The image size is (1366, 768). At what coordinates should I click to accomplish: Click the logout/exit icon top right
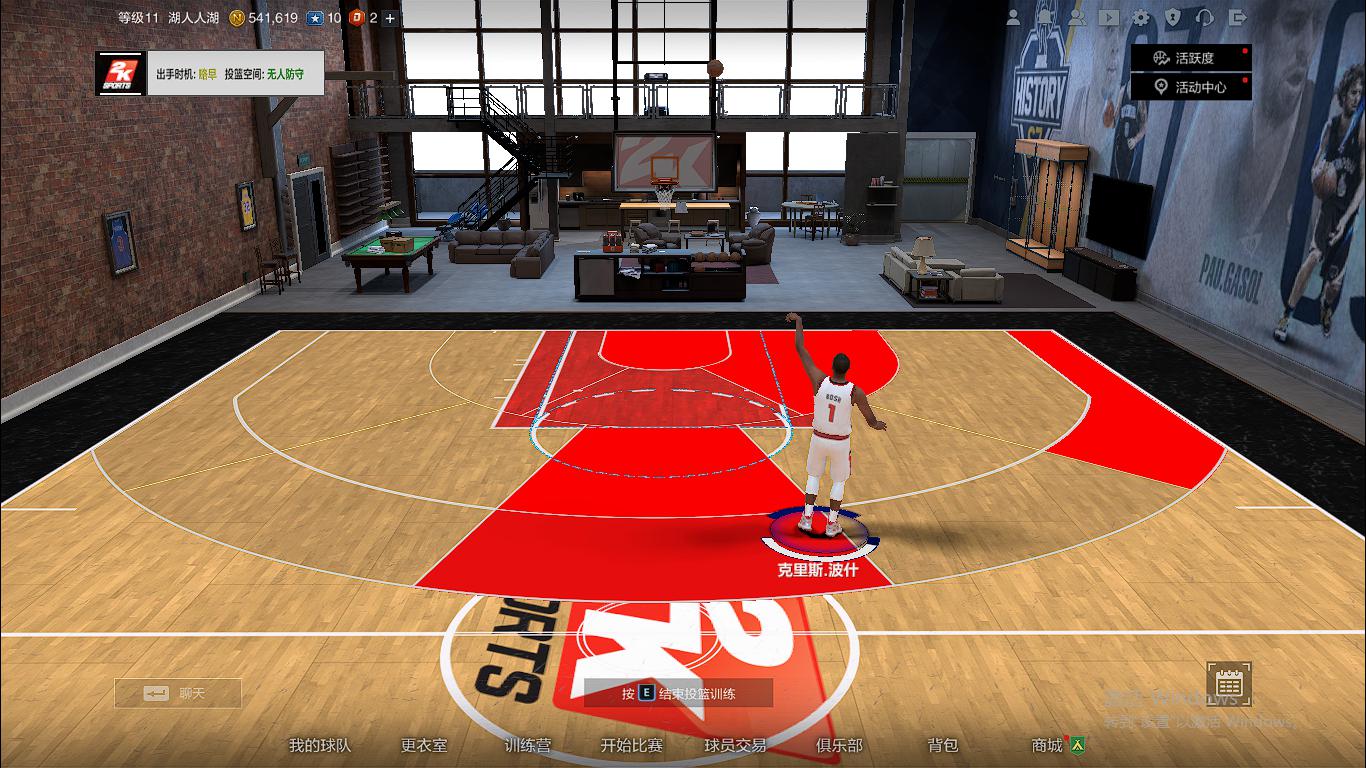[1238, 17]
